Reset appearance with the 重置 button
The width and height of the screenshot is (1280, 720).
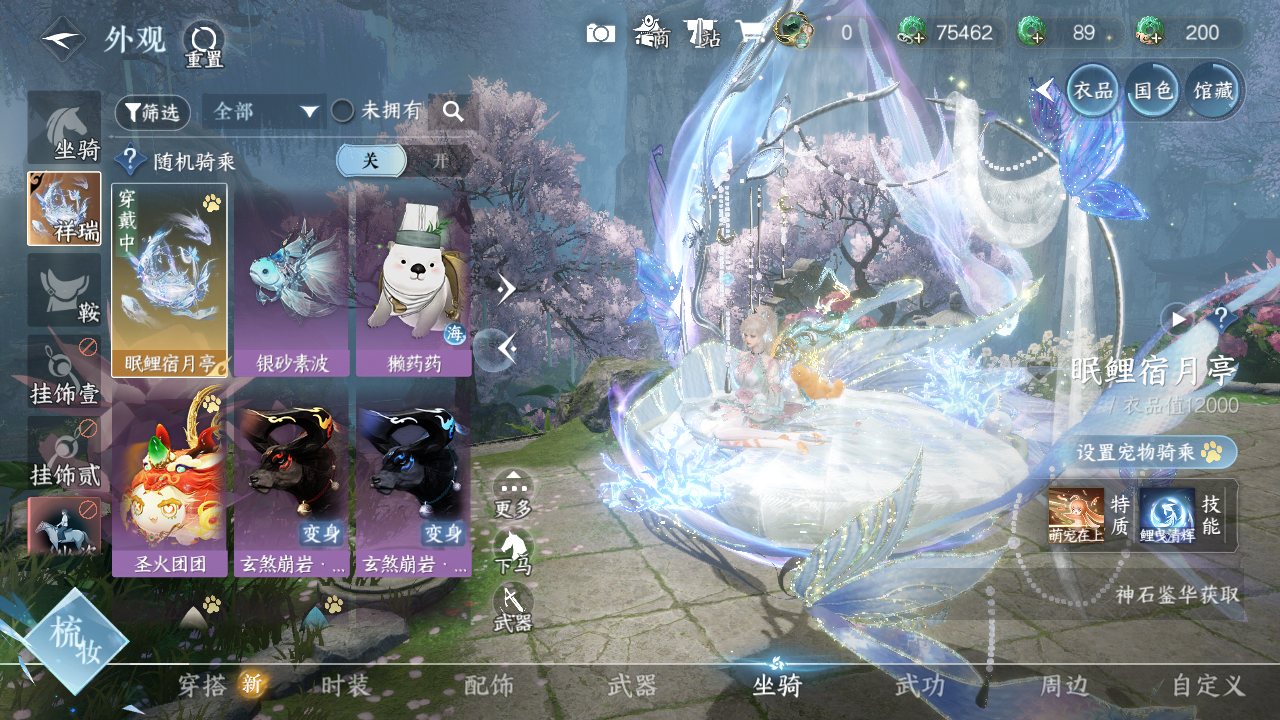(x=204, y=44)
